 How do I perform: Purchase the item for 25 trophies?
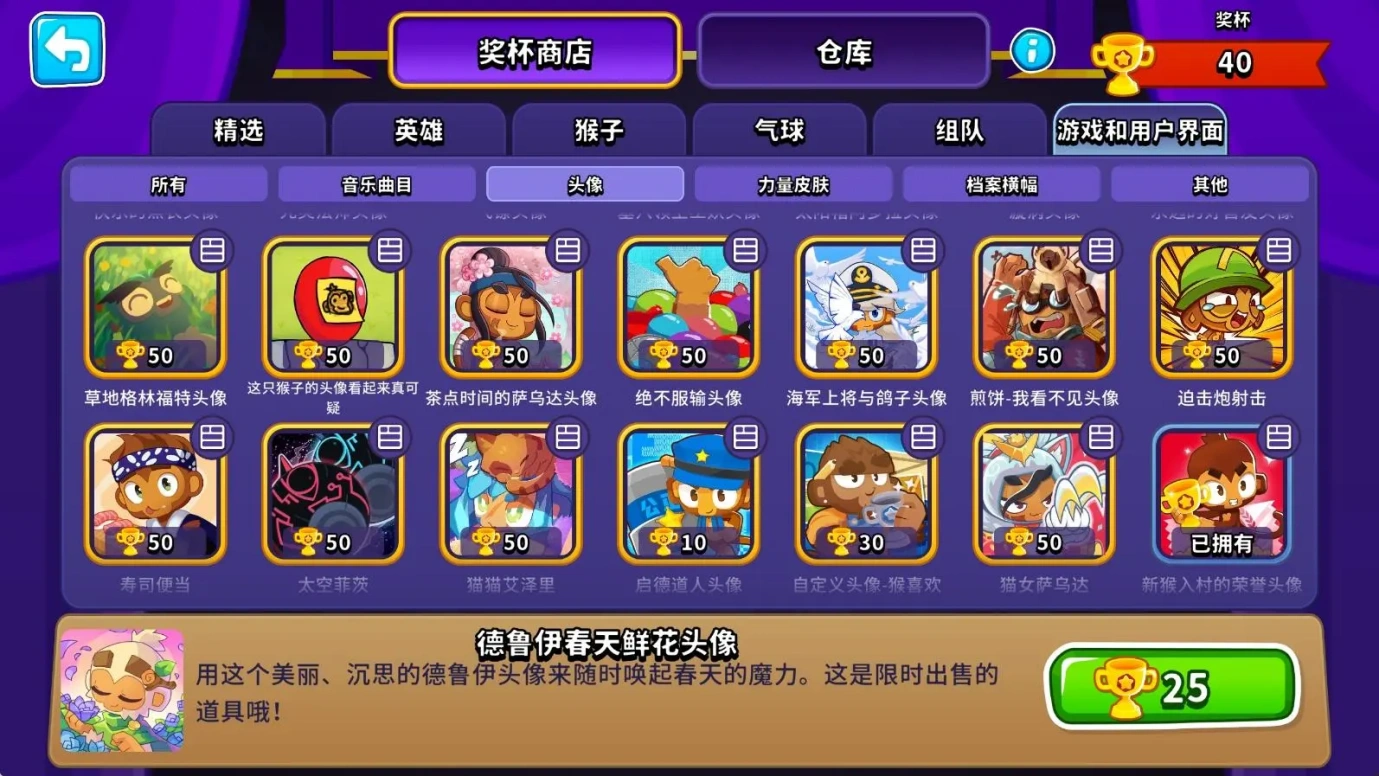coord(1174,686)
